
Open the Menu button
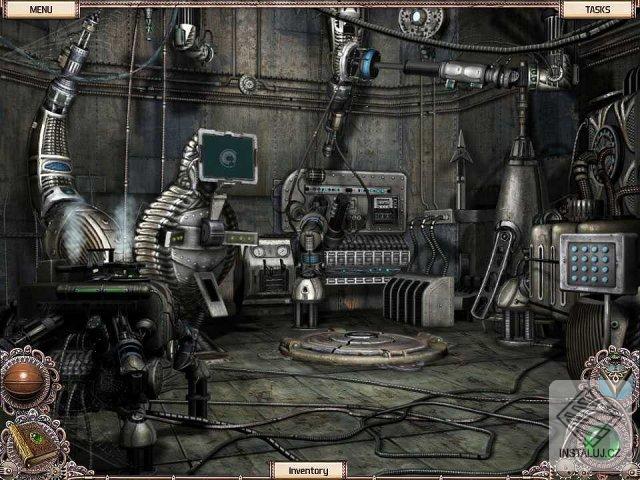click(x=40, y=9)
